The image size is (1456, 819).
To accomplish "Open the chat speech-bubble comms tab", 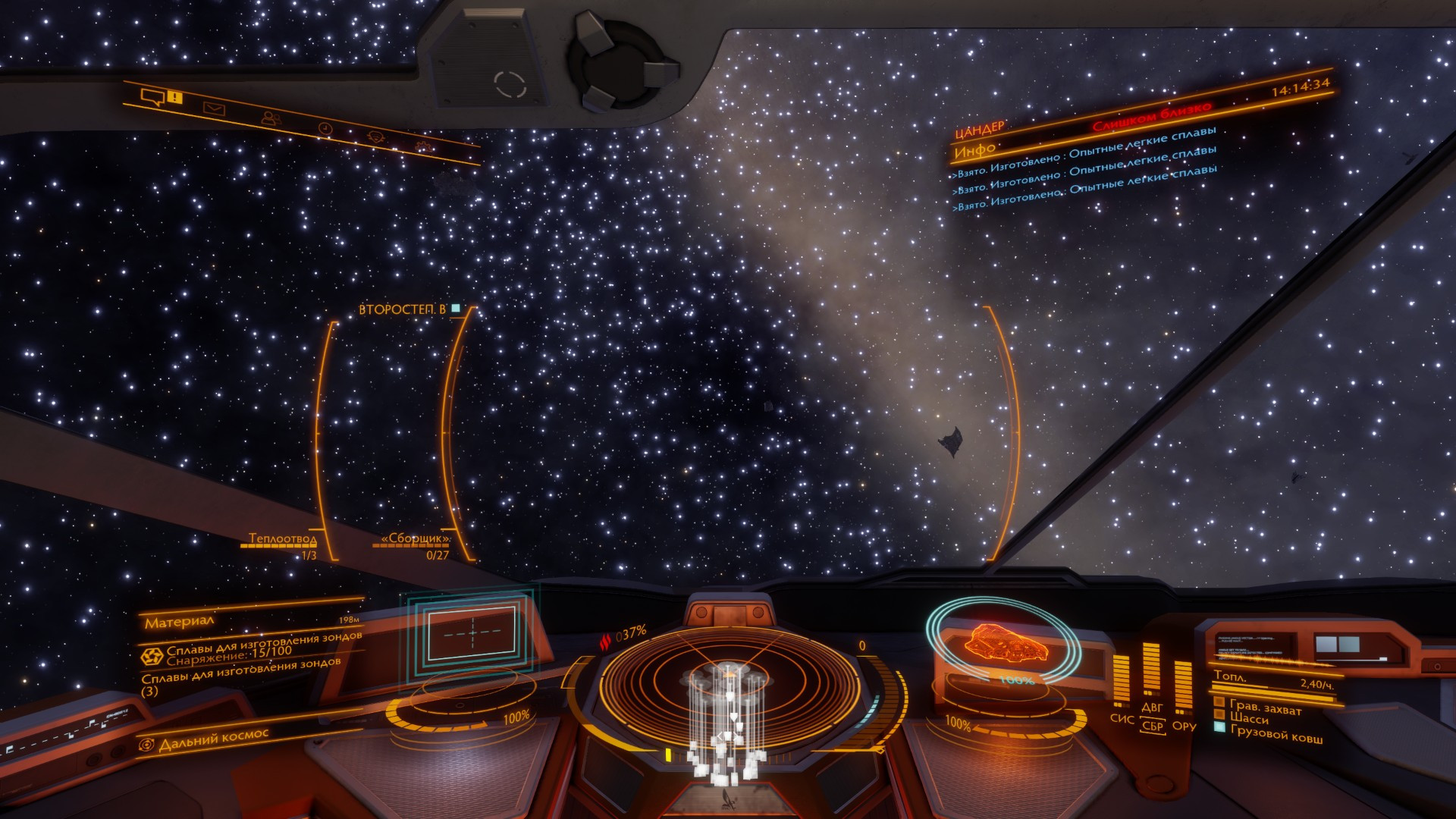I will click(154, 96).
